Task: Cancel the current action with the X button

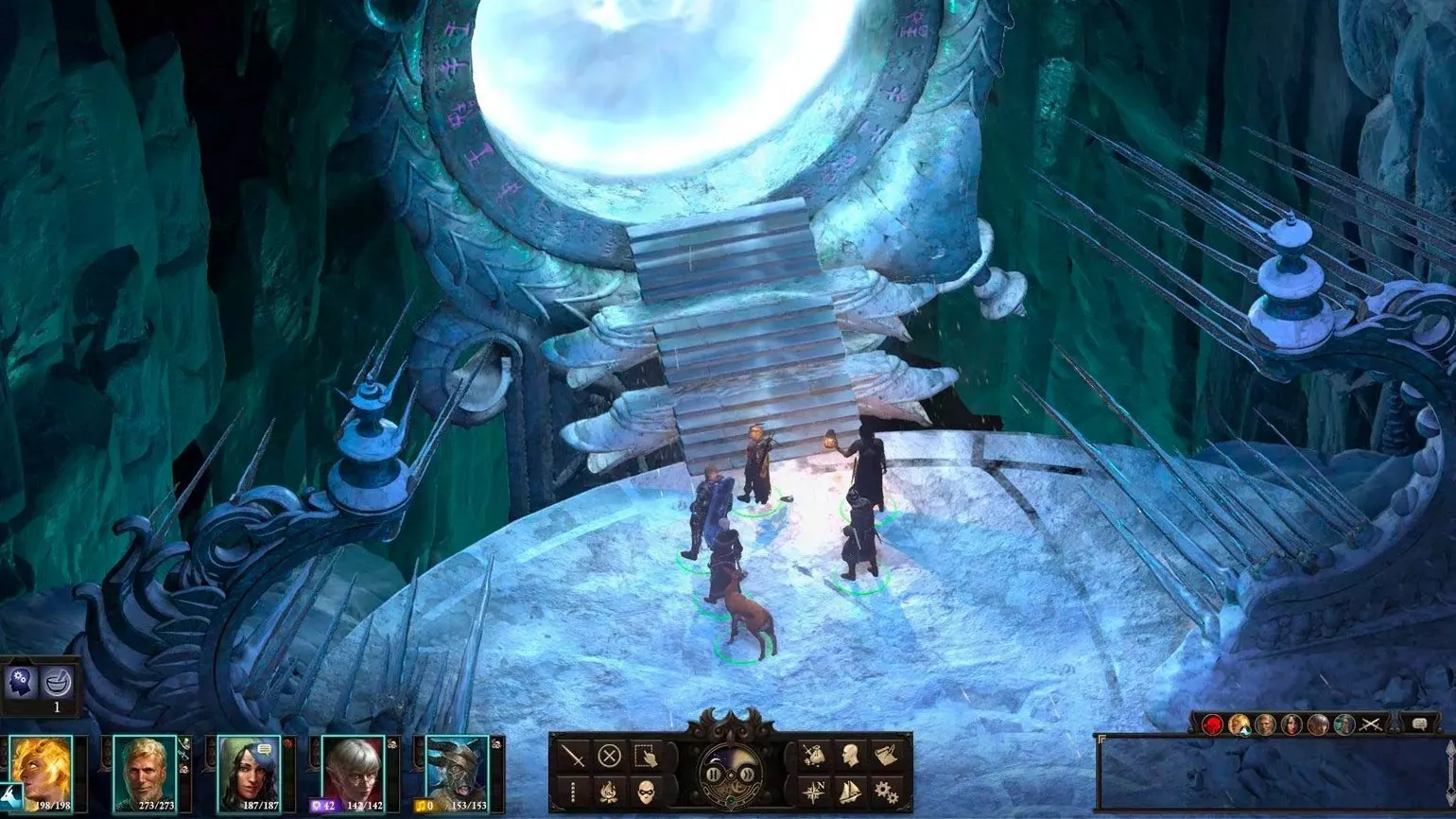Action: (610, 756)
